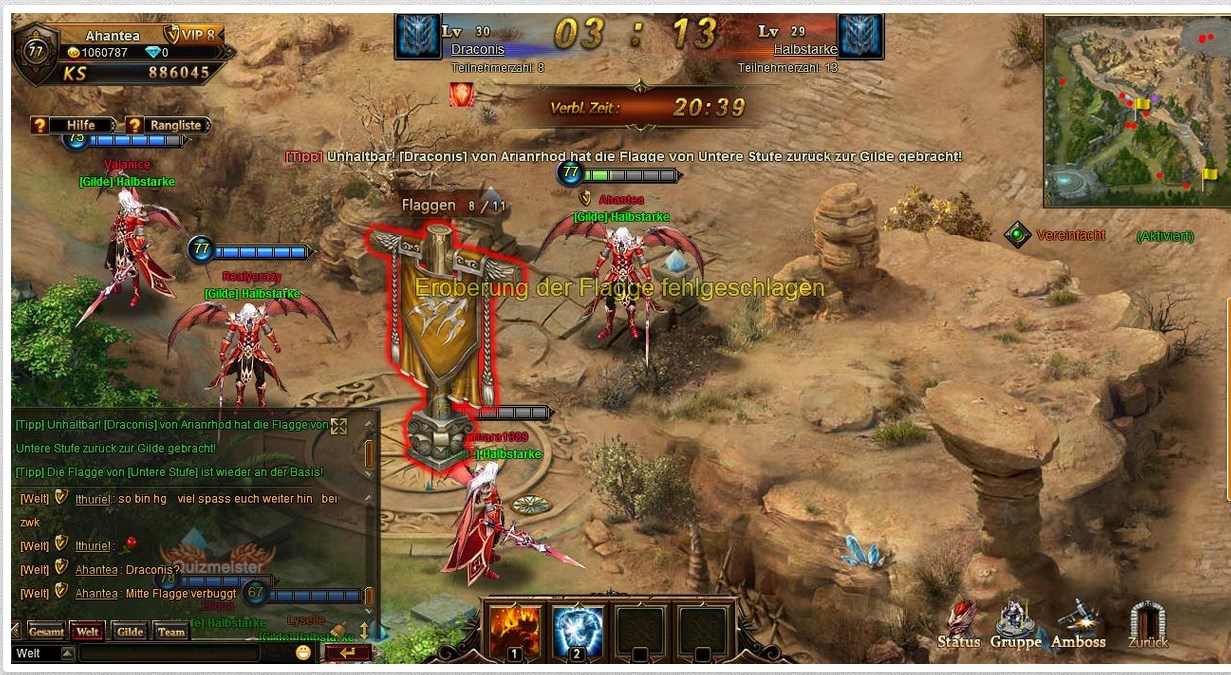The height and width of the screenshot is (675, 1231).
Task: Toggle the Vereinfacht simplified mode button
Action: 1018,235
